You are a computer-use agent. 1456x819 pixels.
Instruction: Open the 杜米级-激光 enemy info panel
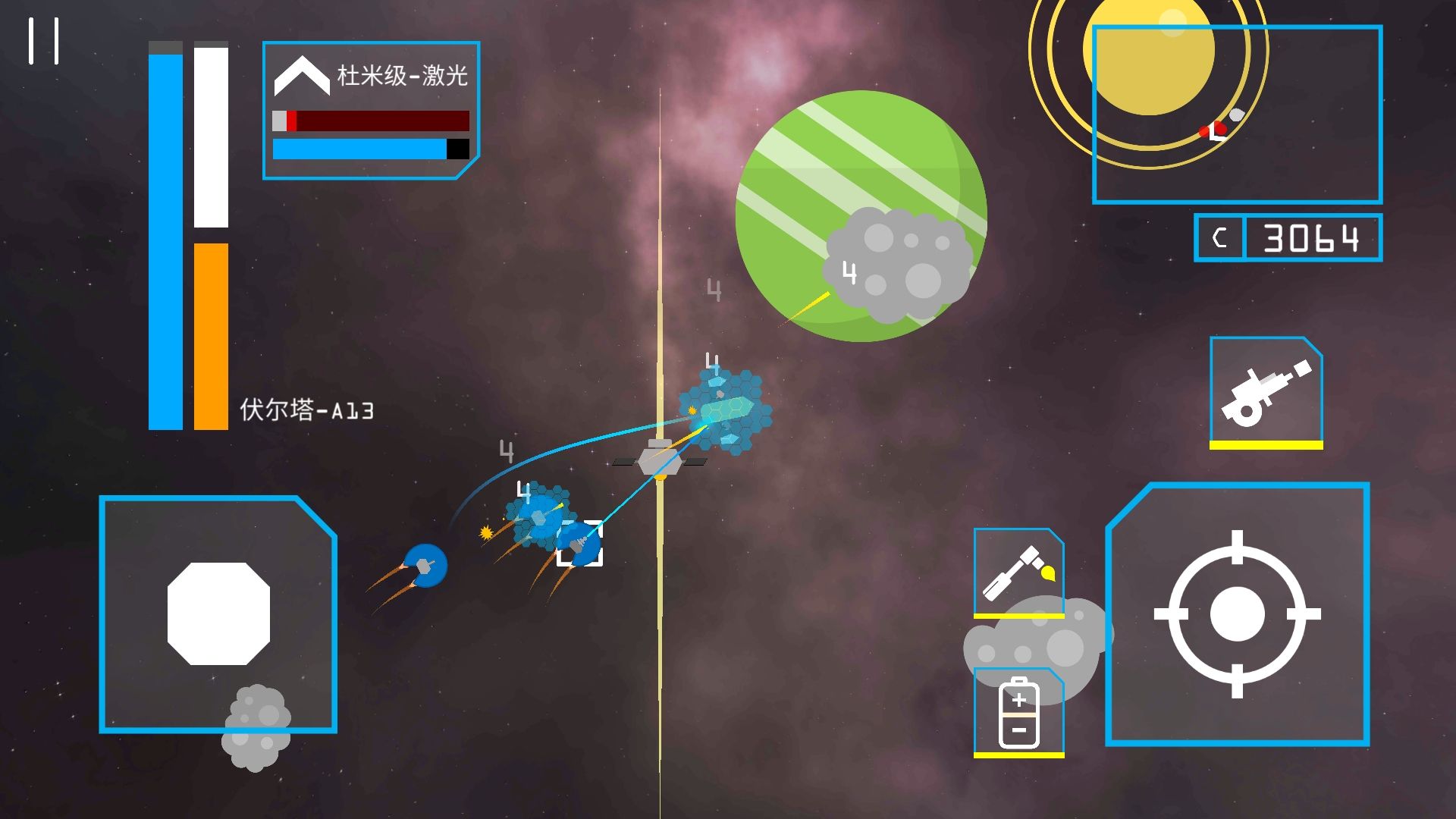point(371,110)
